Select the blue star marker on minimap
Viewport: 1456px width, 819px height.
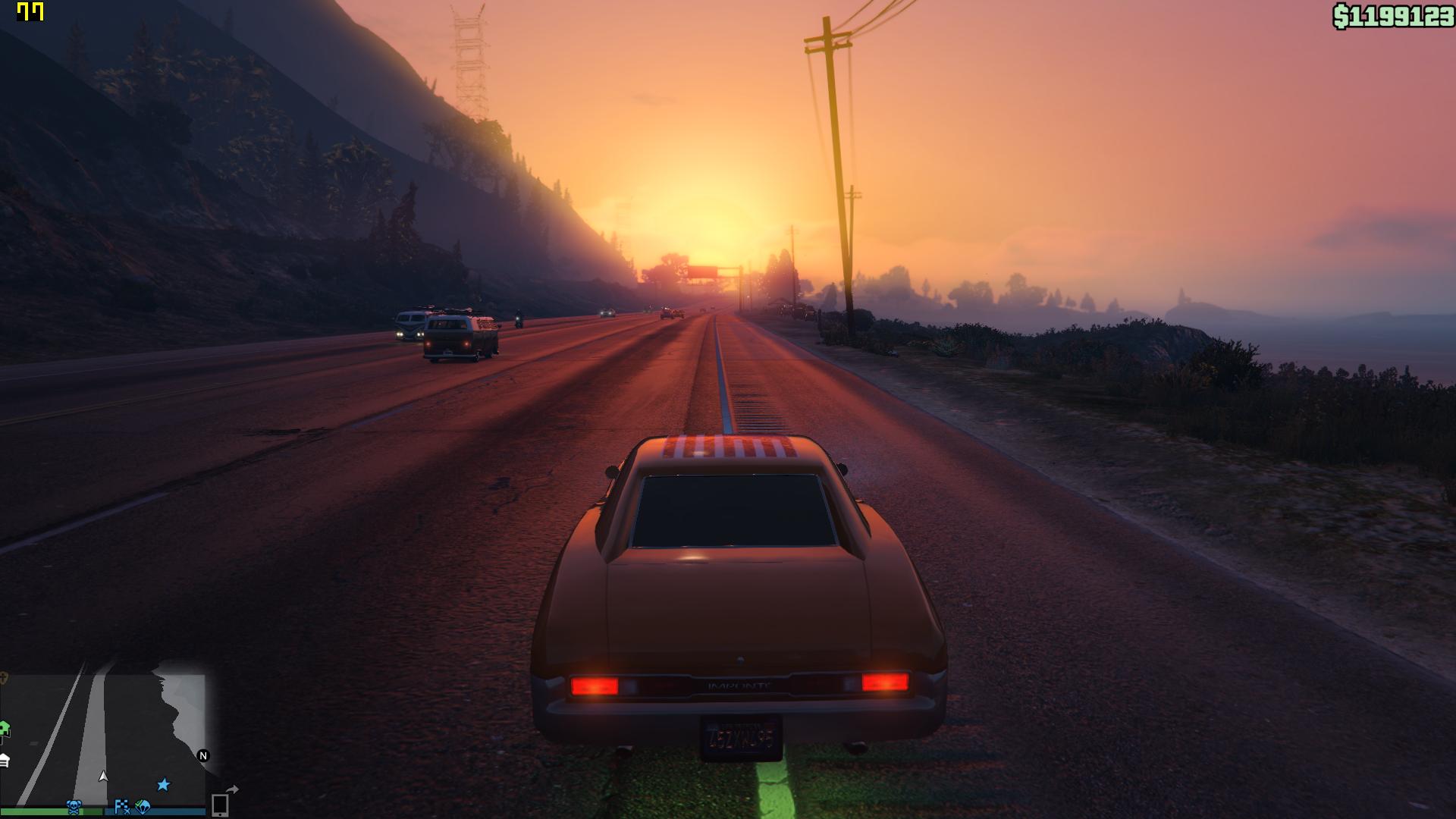[163, 784]
